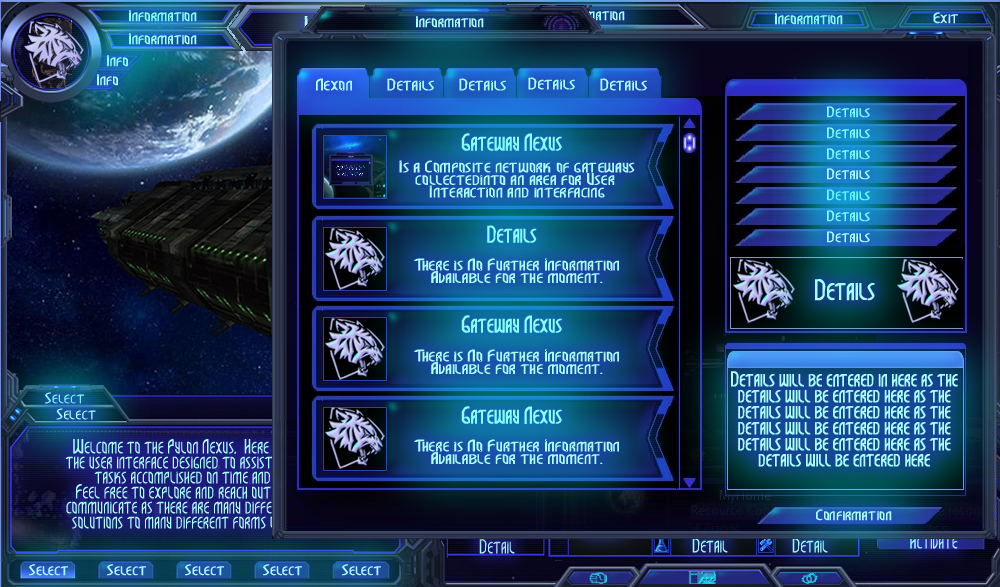Select the flask icon beside Detail
Viewport: 1000px width, 587px height.
pos(661,546)
